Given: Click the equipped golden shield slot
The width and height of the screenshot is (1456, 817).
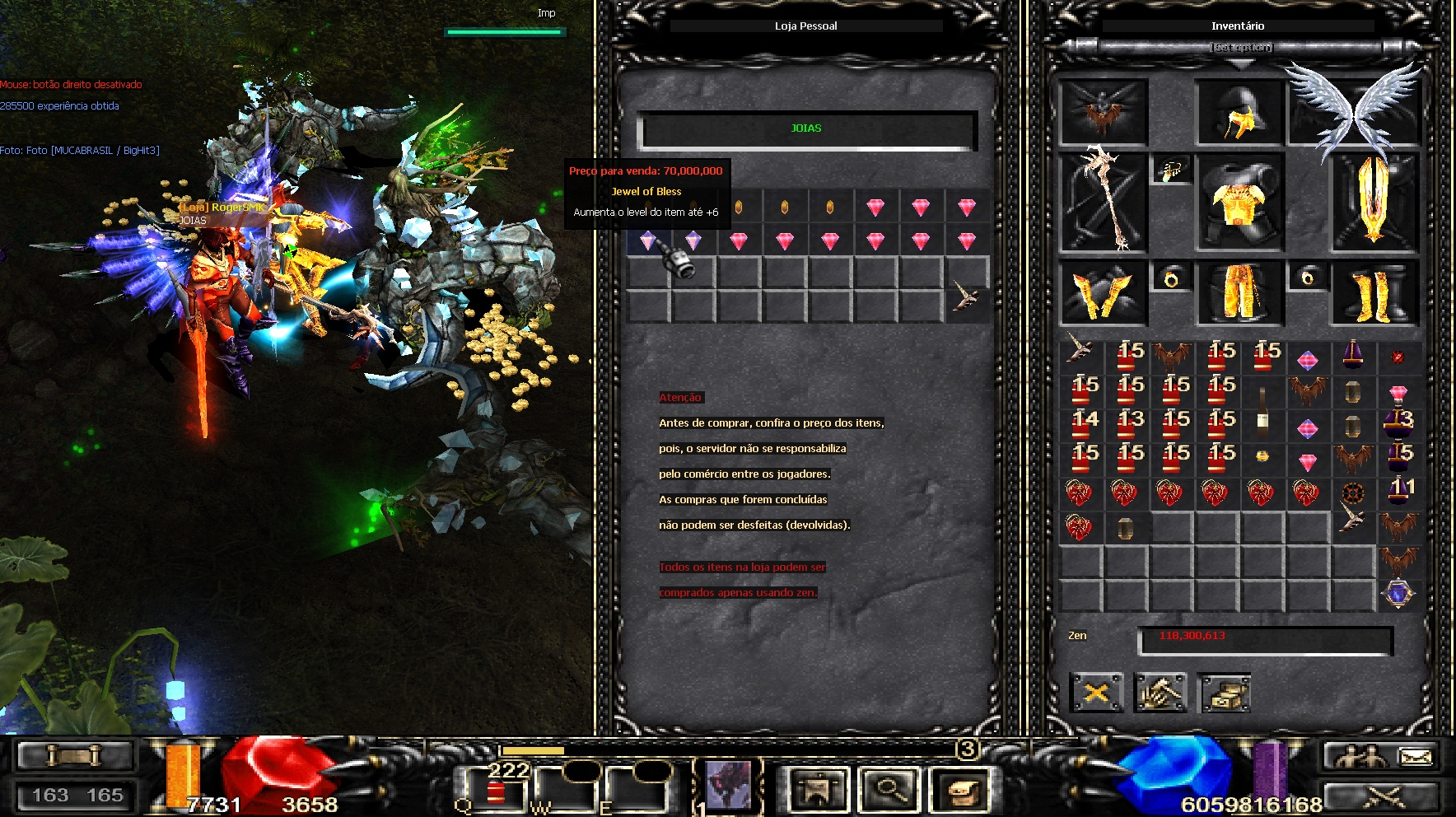Looking at the screenshot, I should pos(1372,202).
